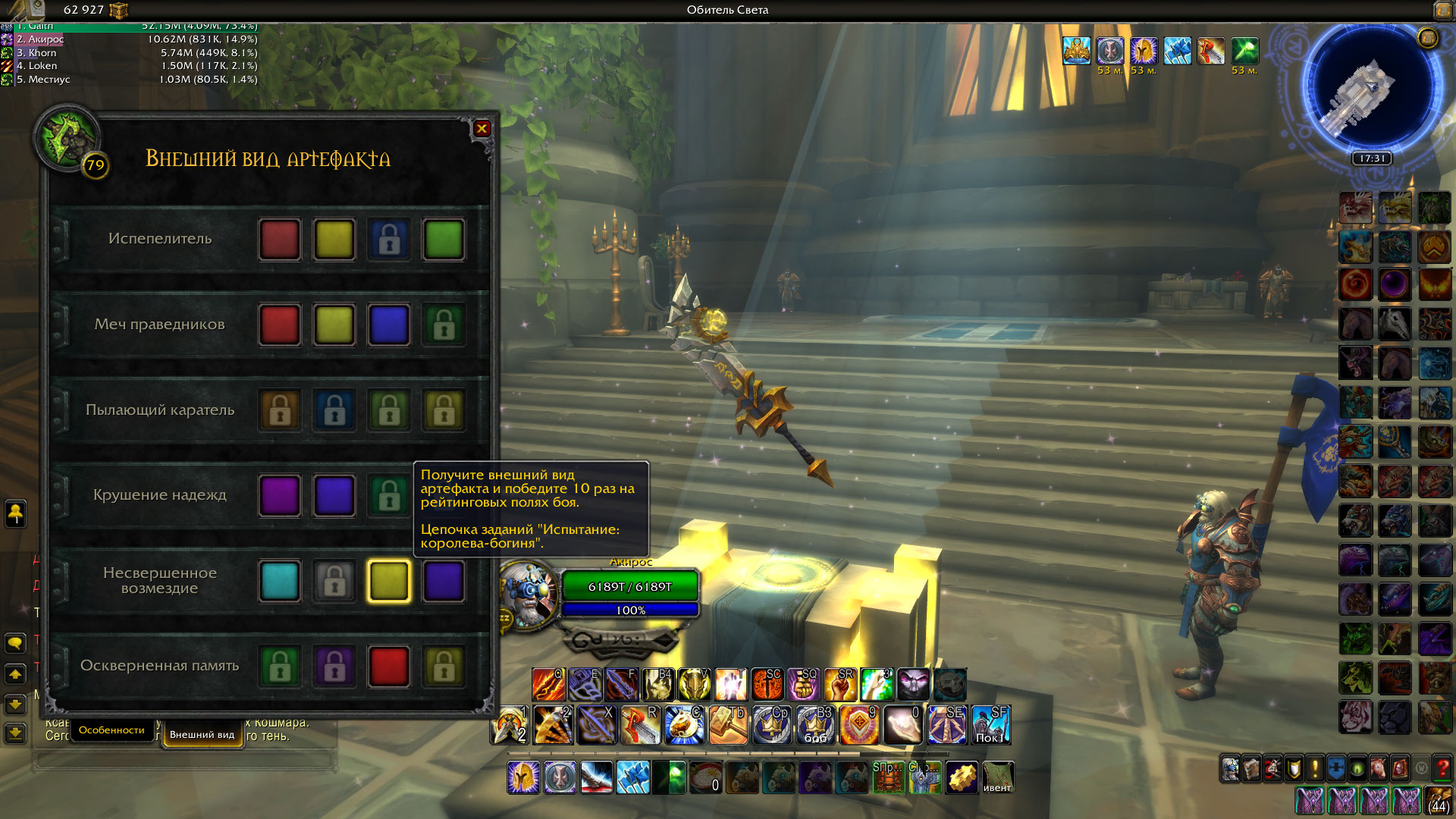This screenshot has width=1456, height=819.
Task: Activate the golden shield ability on key 9
Action: (x=858, y=724)
